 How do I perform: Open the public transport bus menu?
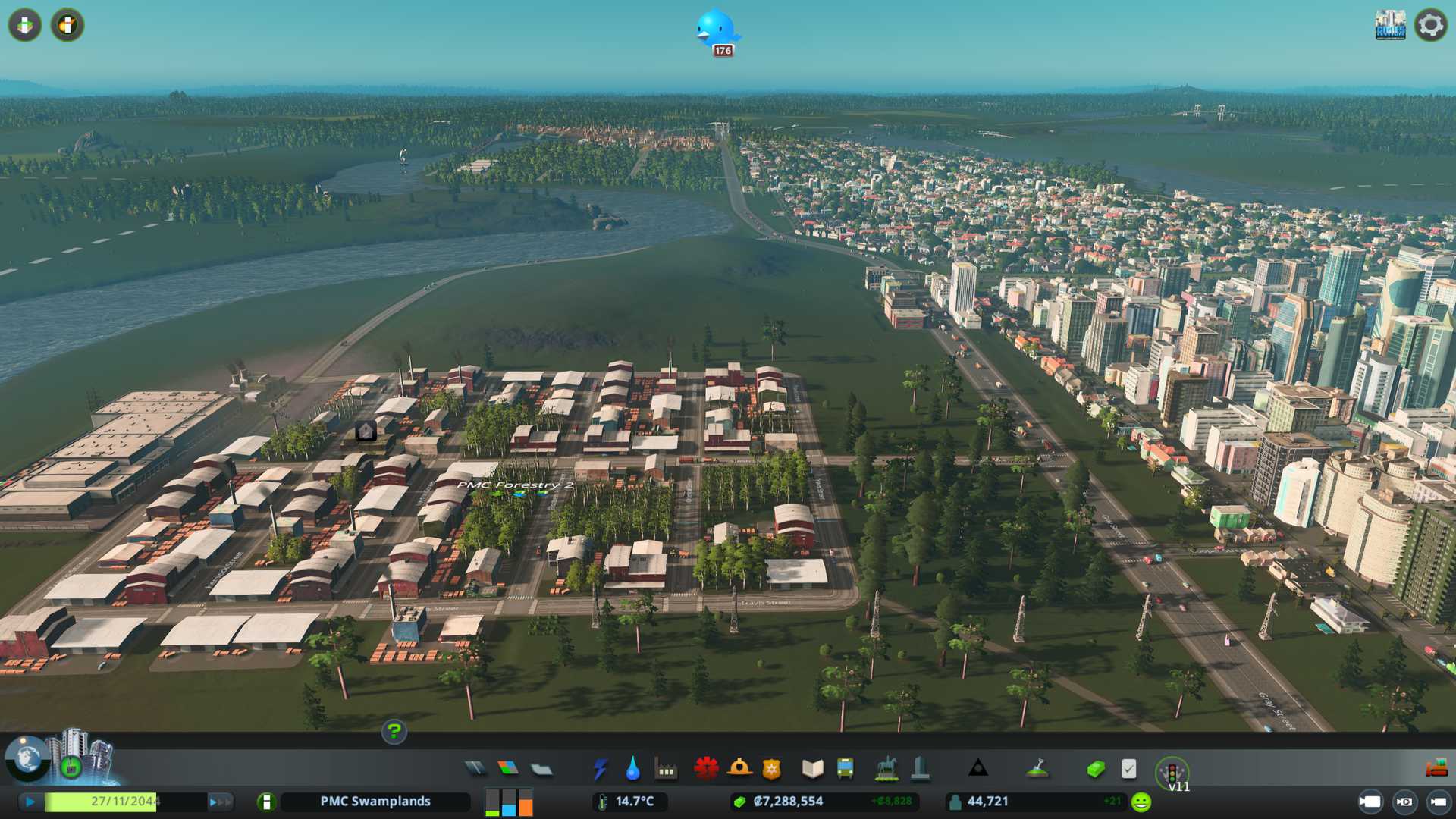(845, 769)
